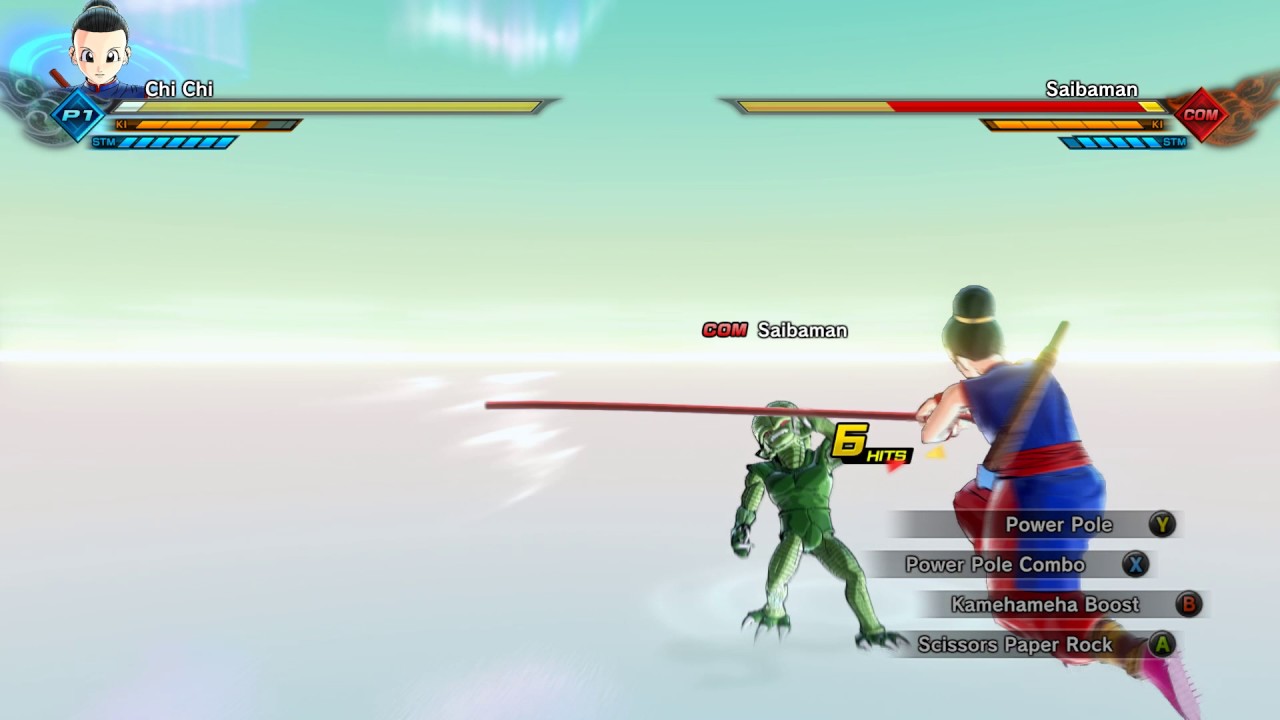Click the A button icon beside Scissors Paper Rock
This screenshot has width=1280, height=720.
tap(1162, 645)
